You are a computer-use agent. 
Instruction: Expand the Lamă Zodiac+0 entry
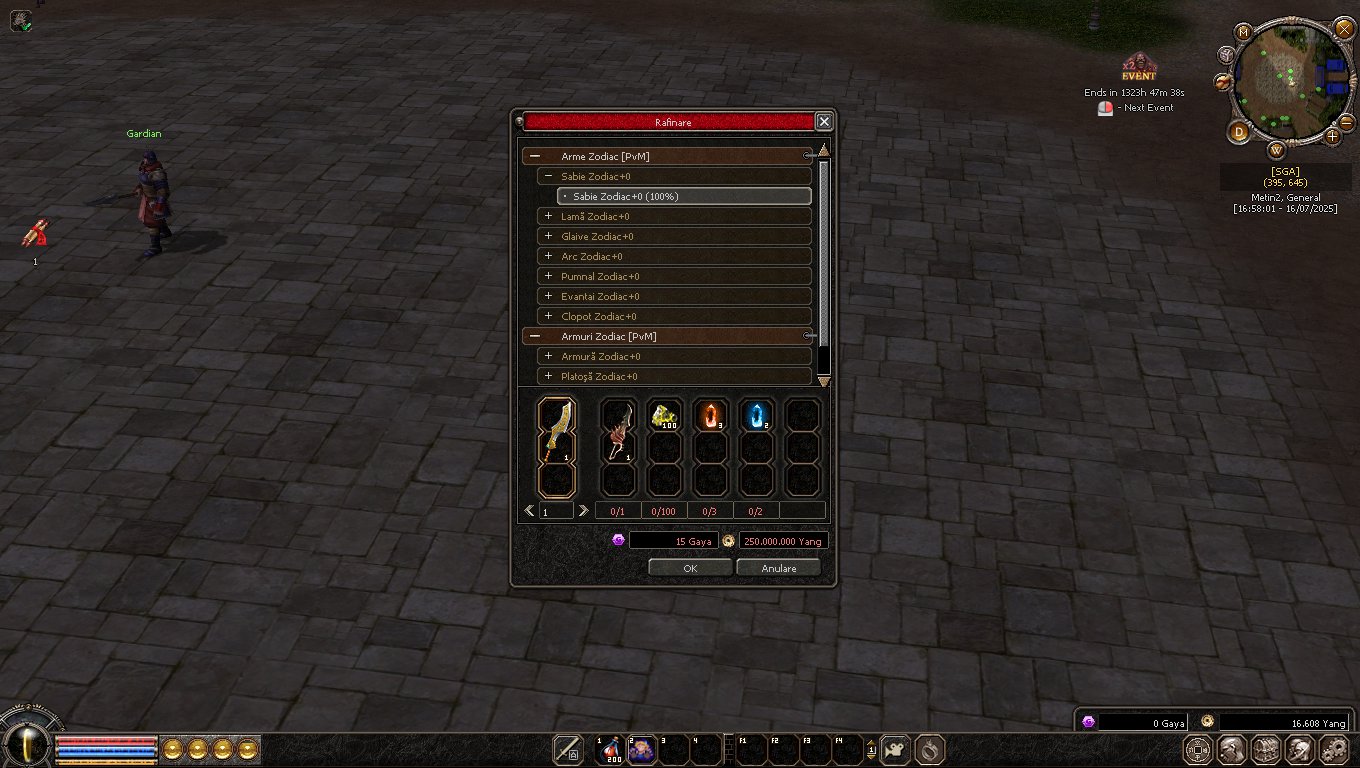click(548, 216)
